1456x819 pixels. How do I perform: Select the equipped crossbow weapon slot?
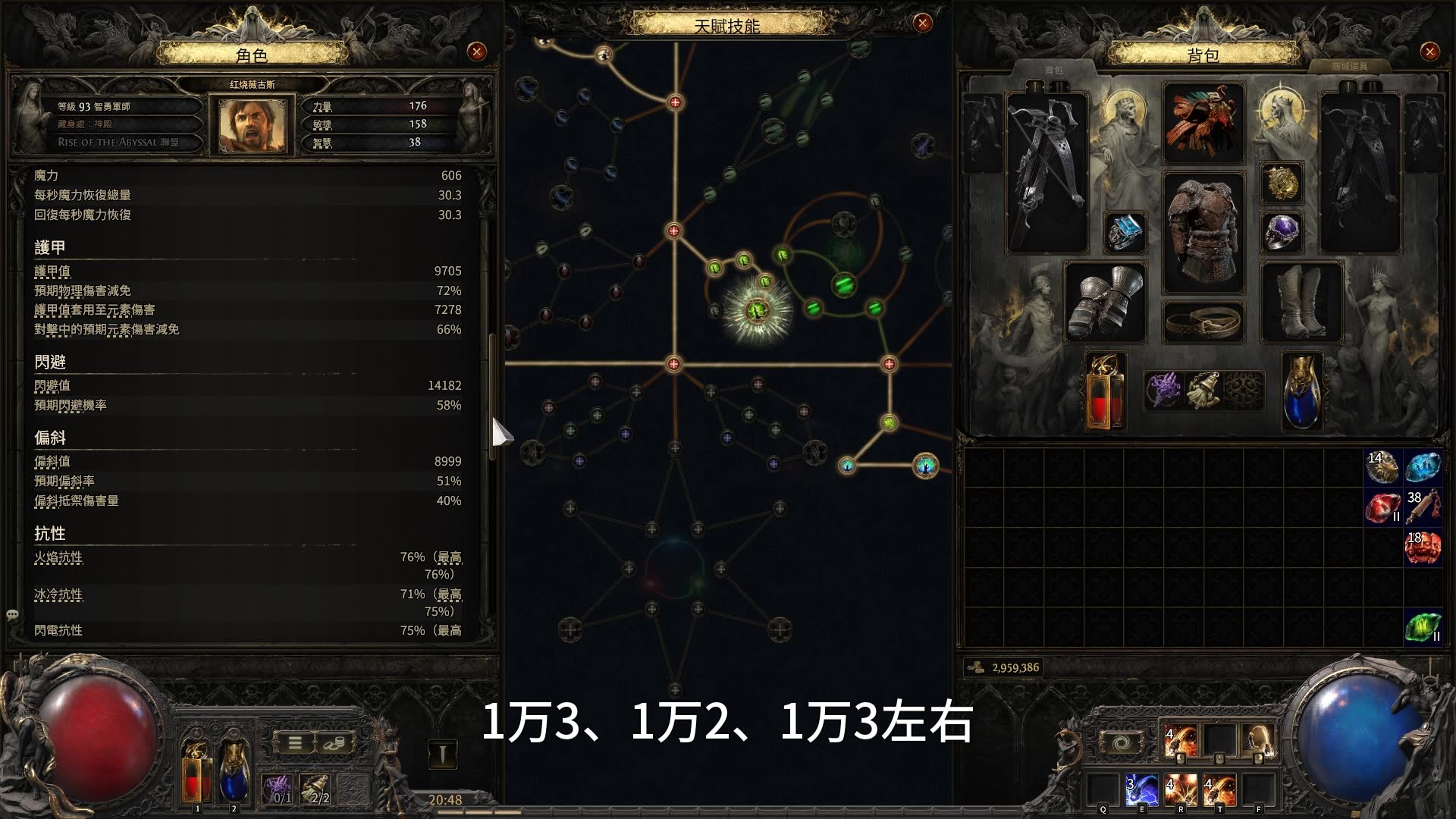point(1047,173)
